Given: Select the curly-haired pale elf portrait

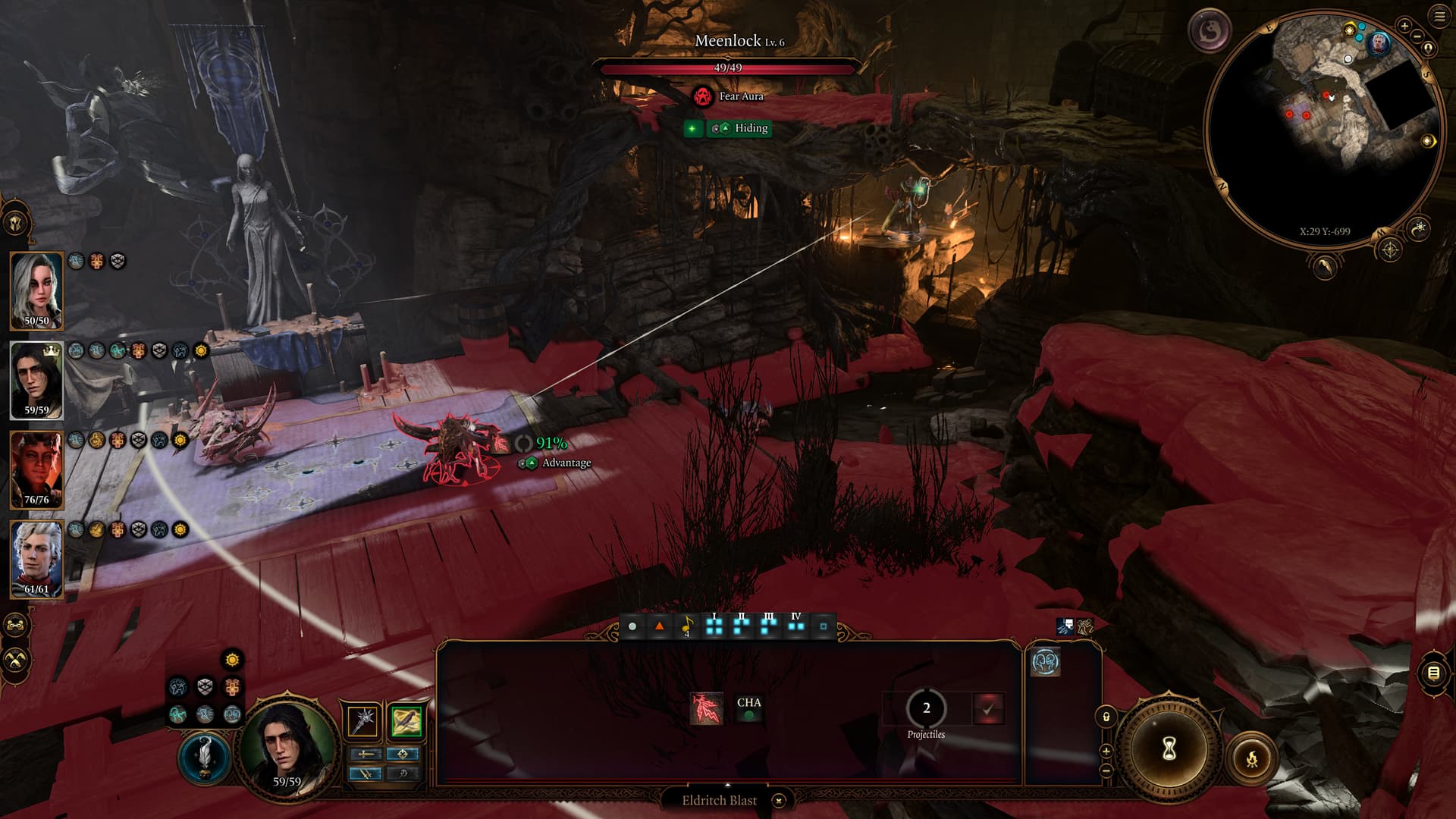Looking at the screenshot, I should pos(36,559).
